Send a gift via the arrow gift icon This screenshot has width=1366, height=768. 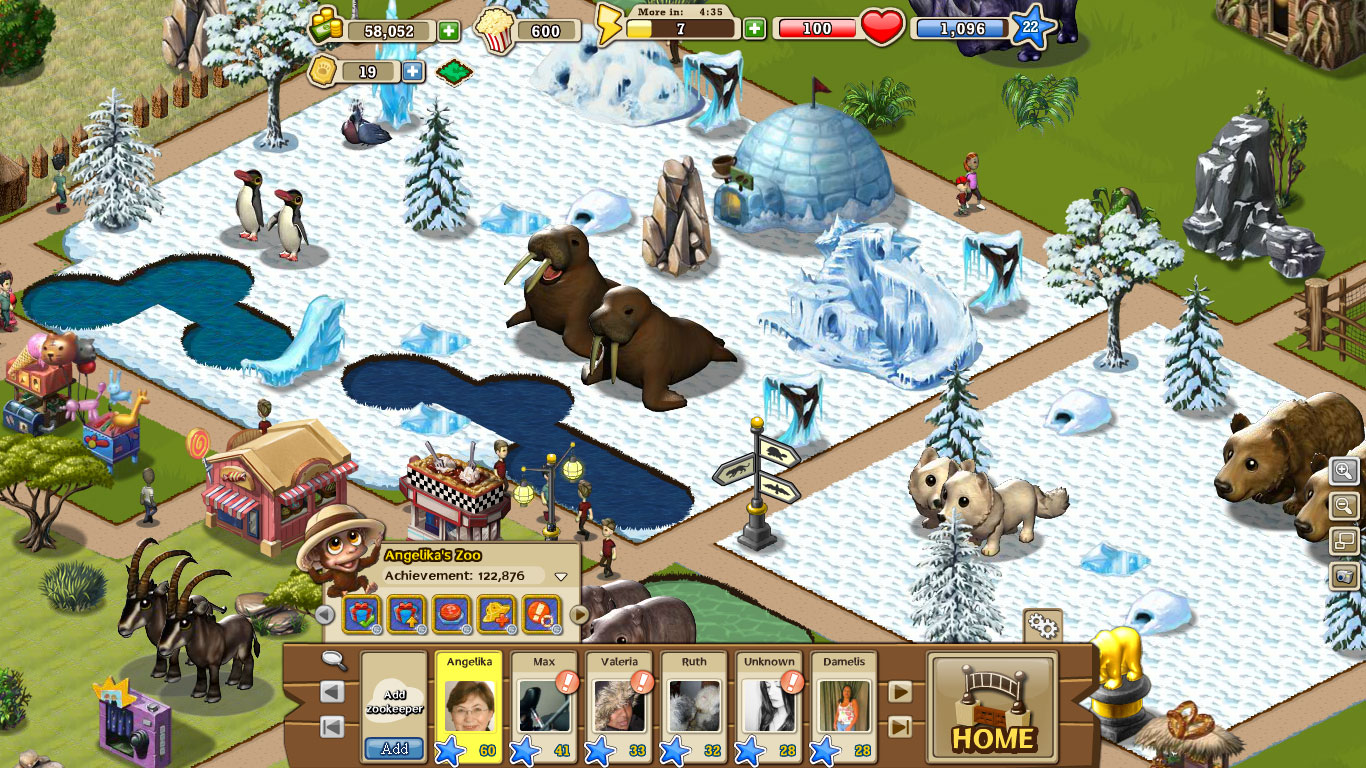[406, 613]
